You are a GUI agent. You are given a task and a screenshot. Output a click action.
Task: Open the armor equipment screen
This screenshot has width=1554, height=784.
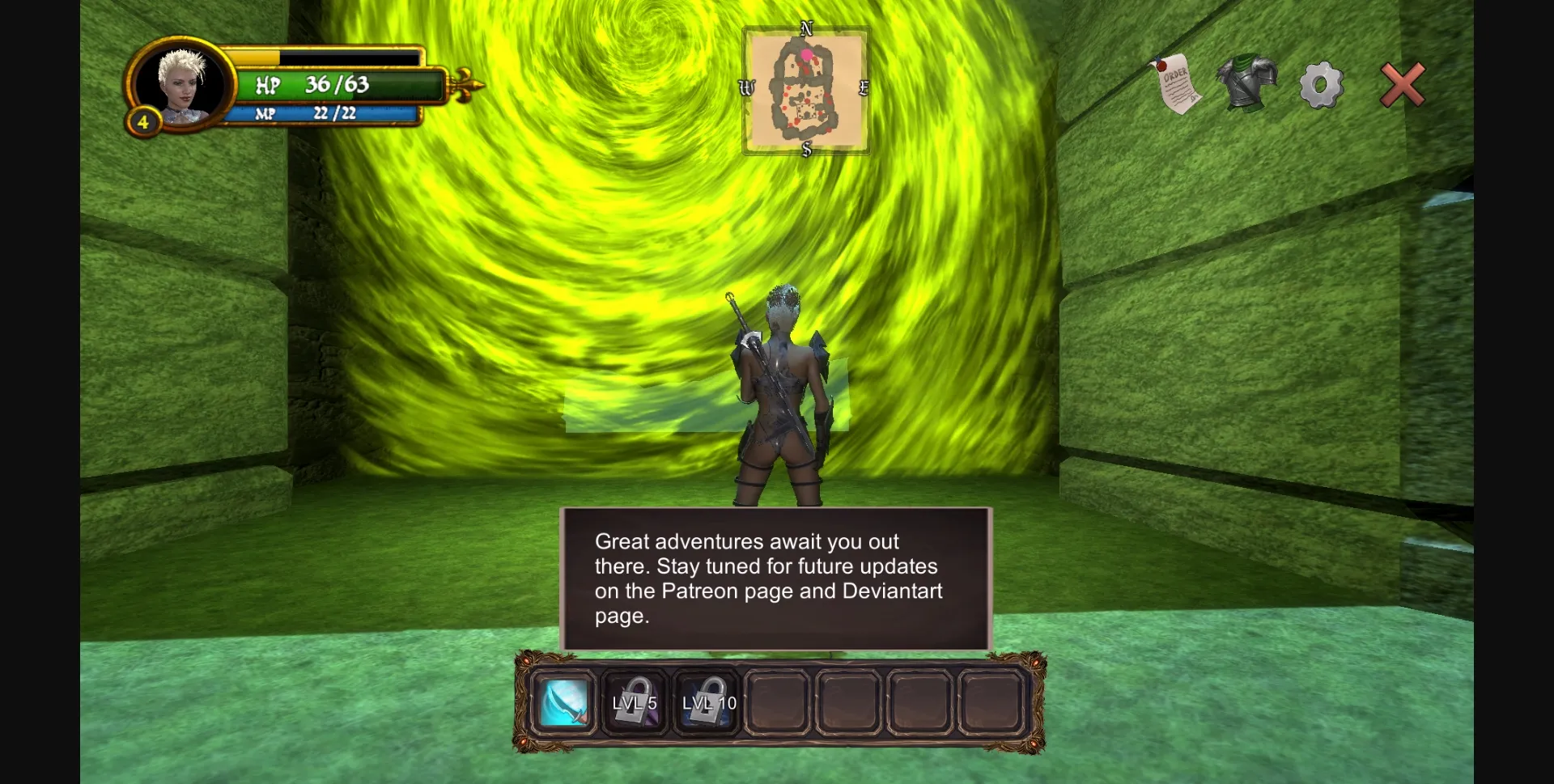pos(1247,84)
